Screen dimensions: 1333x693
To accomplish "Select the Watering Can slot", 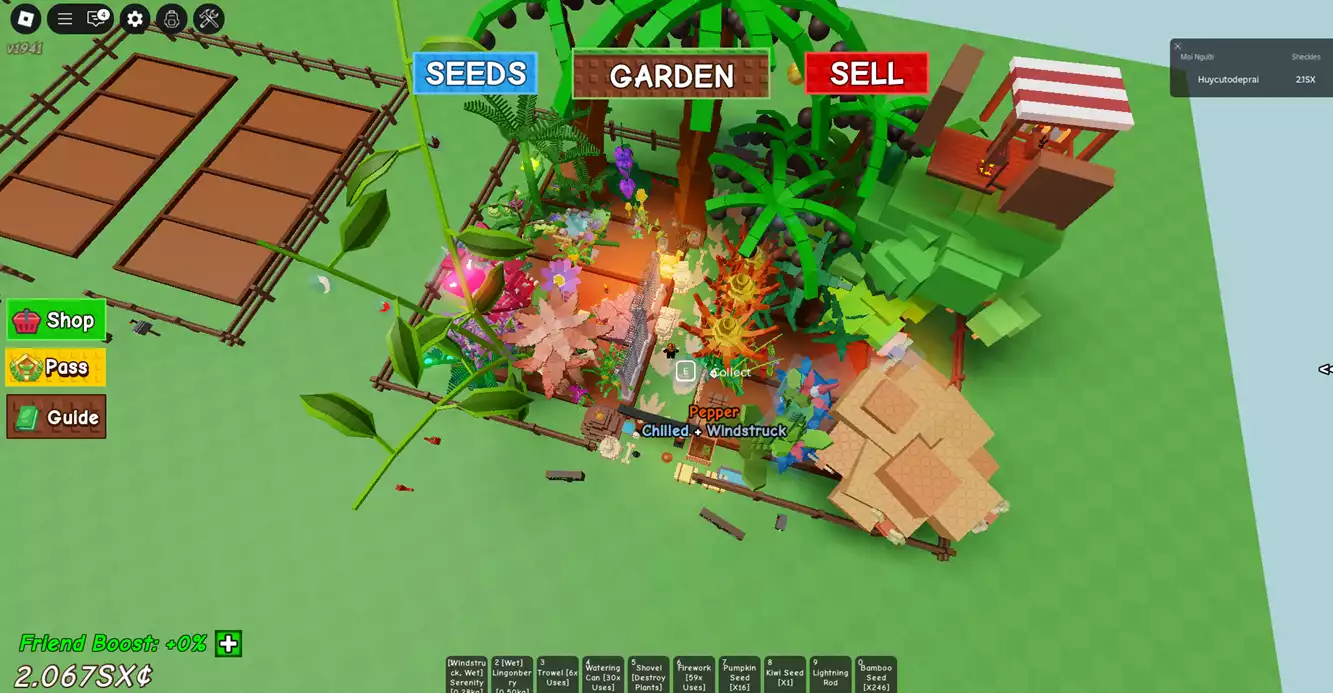I will pos(603,675).
